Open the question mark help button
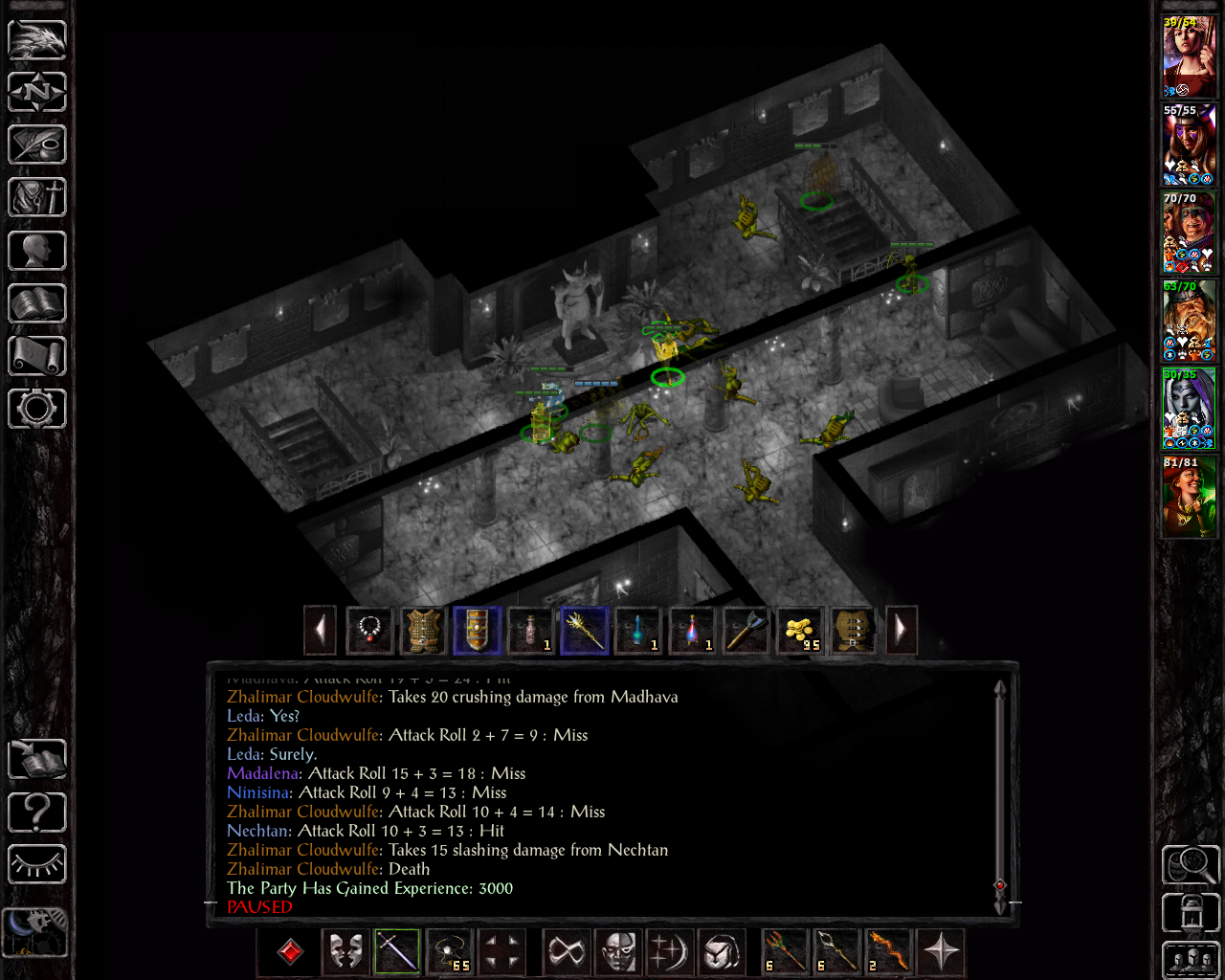This screenshot has width=1225, height=980. (37, 813)
